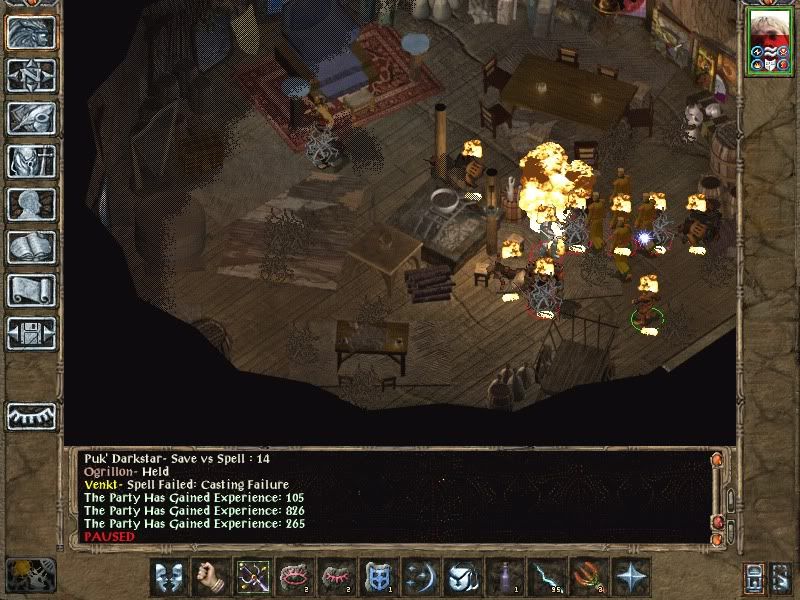Open the priest scroll screen

click(x=31, y=290)
